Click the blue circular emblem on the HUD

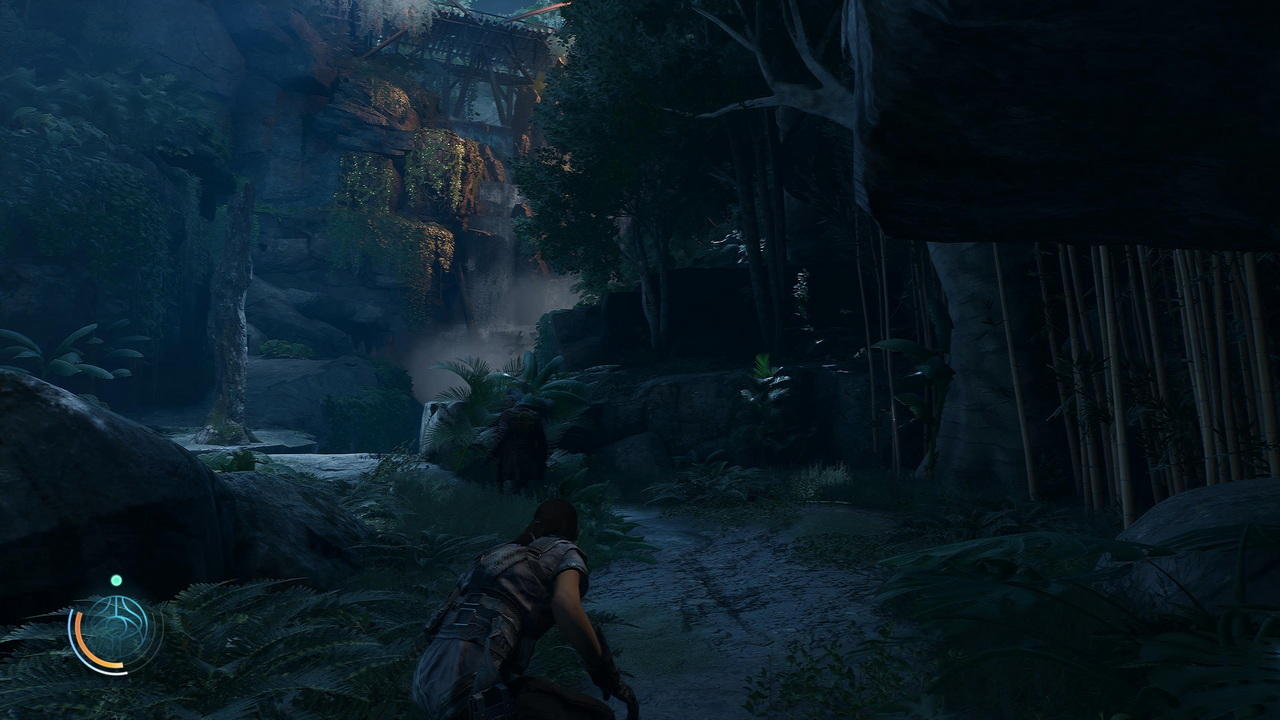coord(116,630)
